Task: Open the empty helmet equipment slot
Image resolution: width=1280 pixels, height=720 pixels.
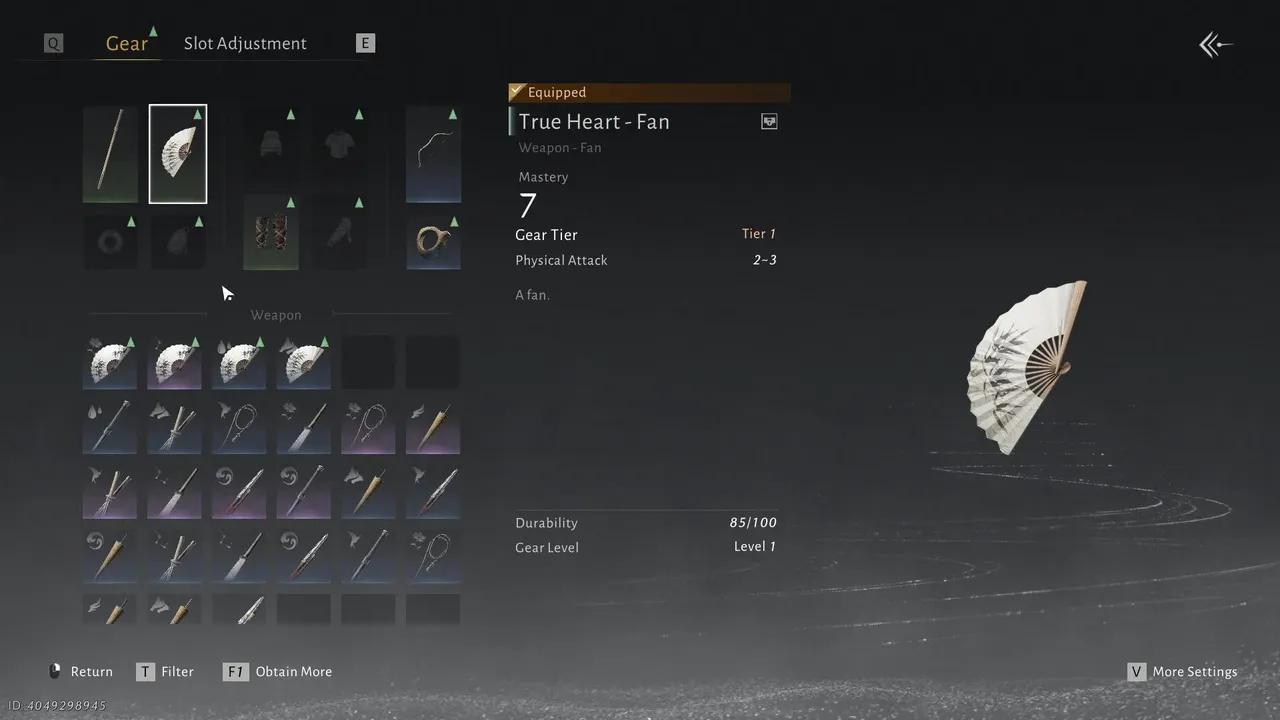Action: [x=271, y=143]
